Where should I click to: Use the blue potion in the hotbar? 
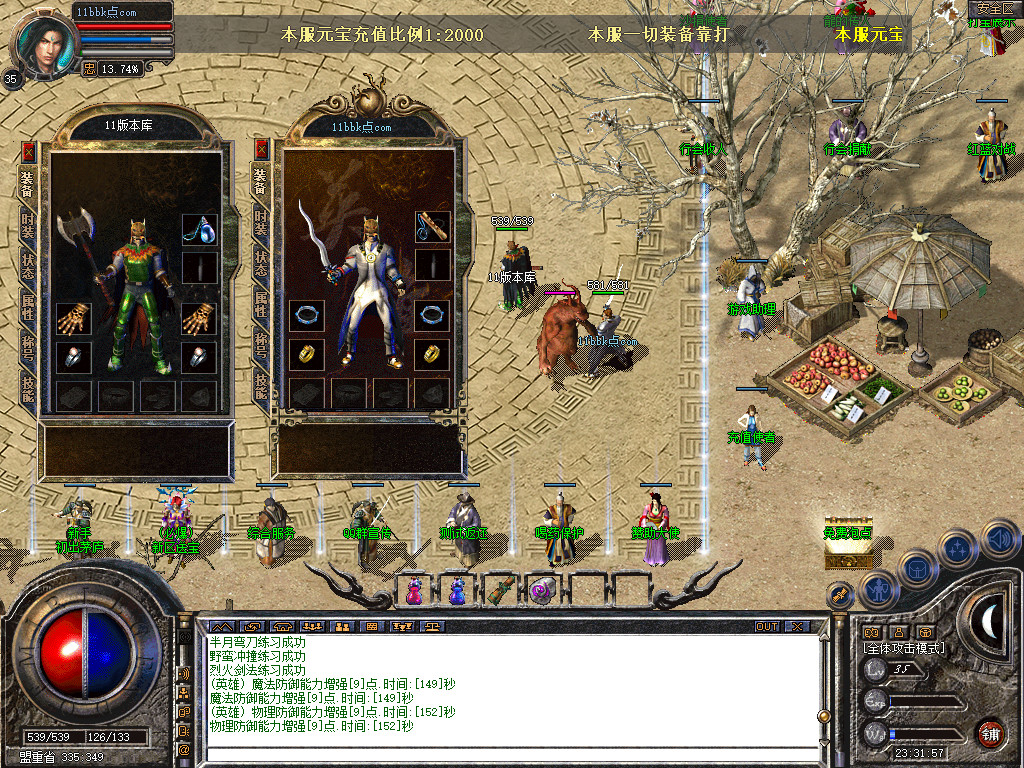point(456,591)
